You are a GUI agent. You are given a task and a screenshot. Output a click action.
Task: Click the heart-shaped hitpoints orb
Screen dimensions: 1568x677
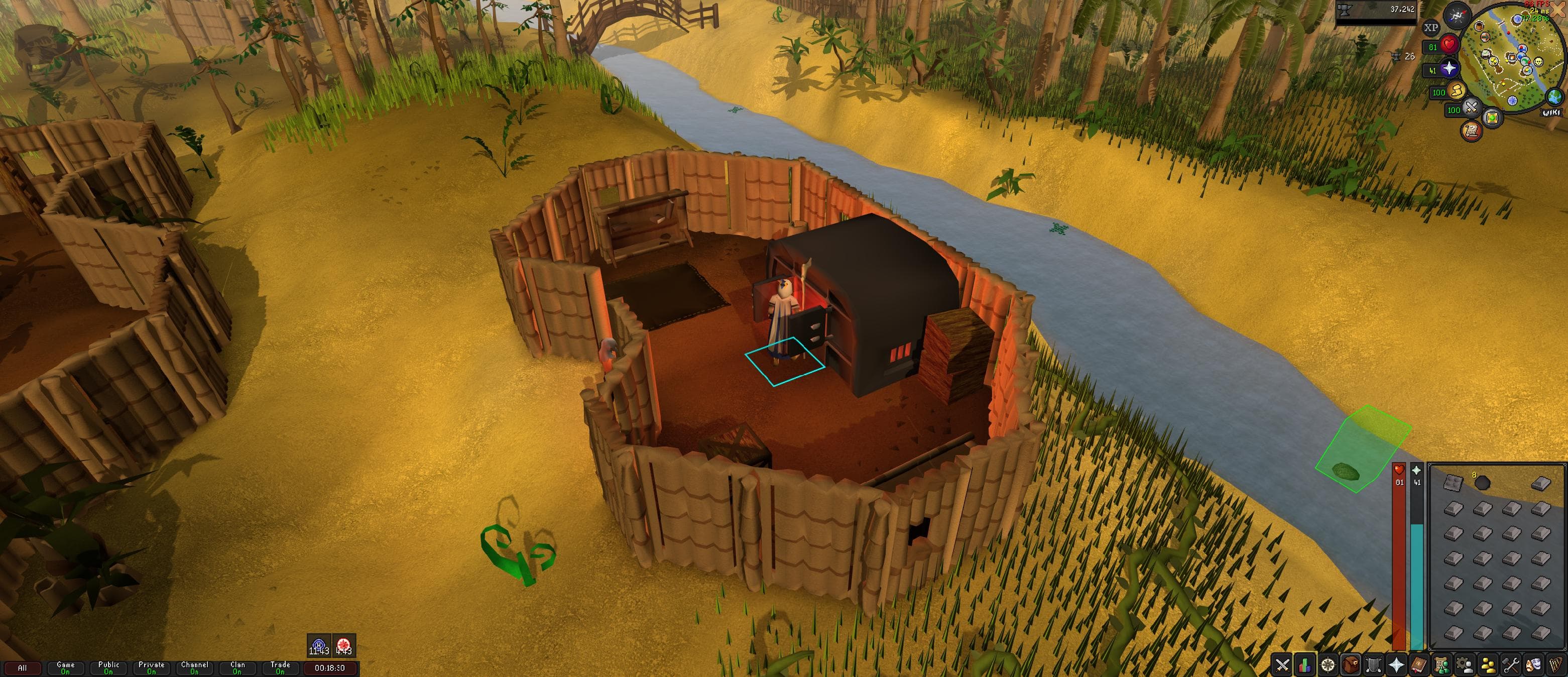pyautogui.click(x=1450, y=46)
